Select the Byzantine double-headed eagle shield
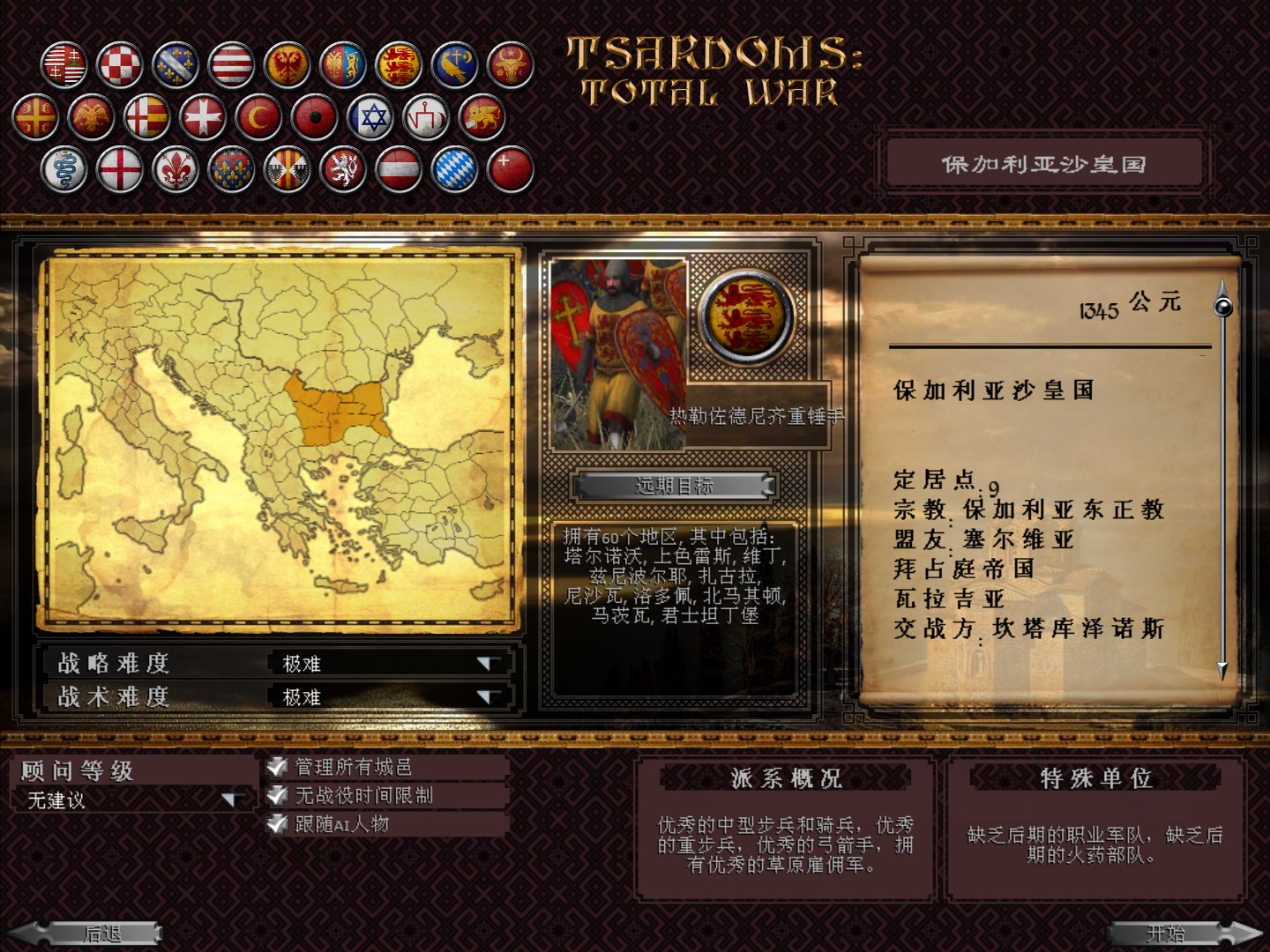Viewport: 1270px width, 952px height. 93,115
